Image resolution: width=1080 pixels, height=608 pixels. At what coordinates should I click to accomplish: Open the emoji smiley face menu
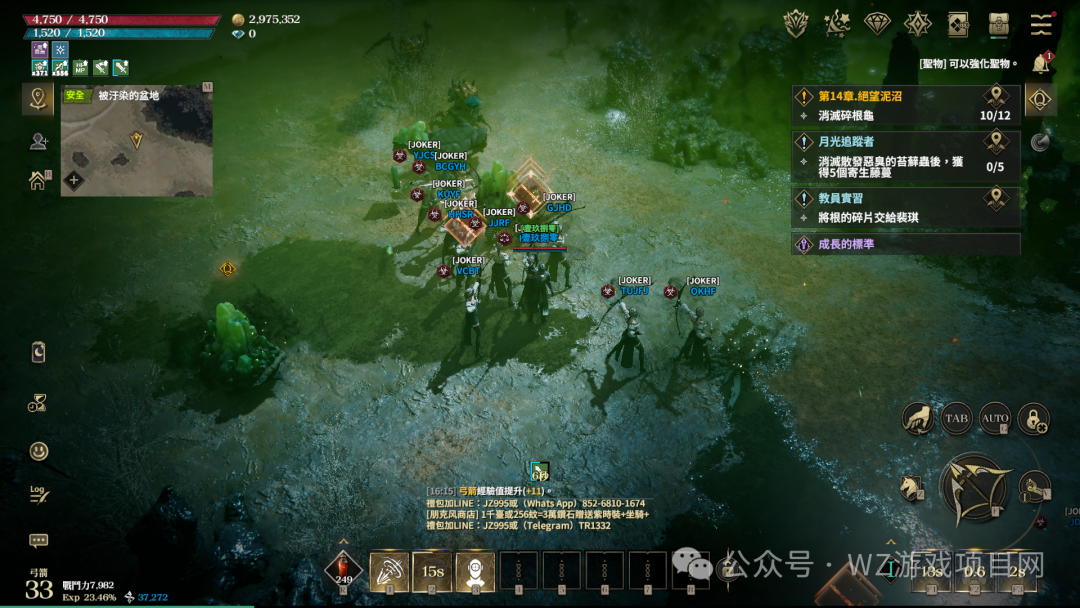pyautogui.click(x=38, y=451)
